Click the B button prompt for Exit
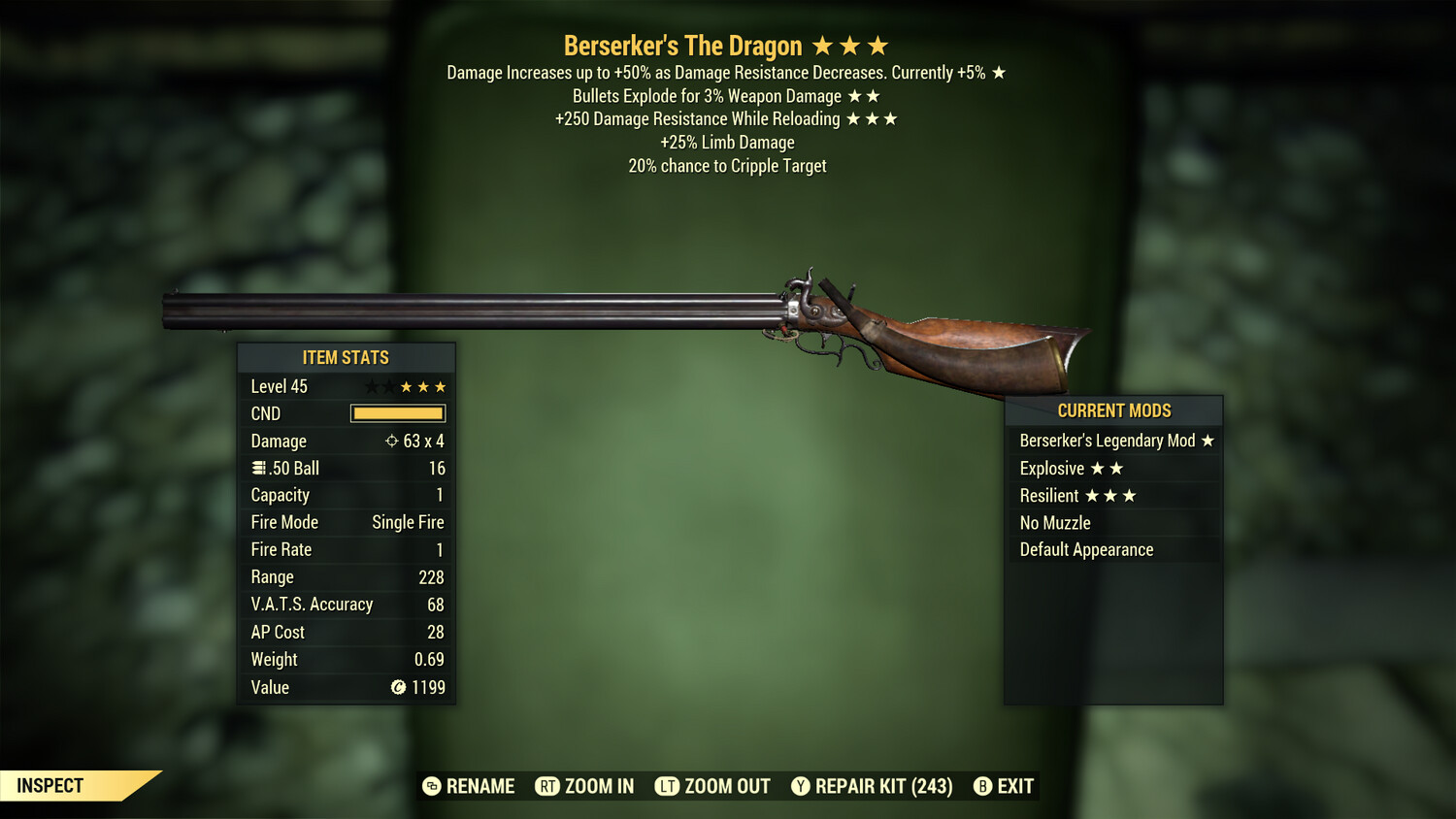 click(982, 786)
